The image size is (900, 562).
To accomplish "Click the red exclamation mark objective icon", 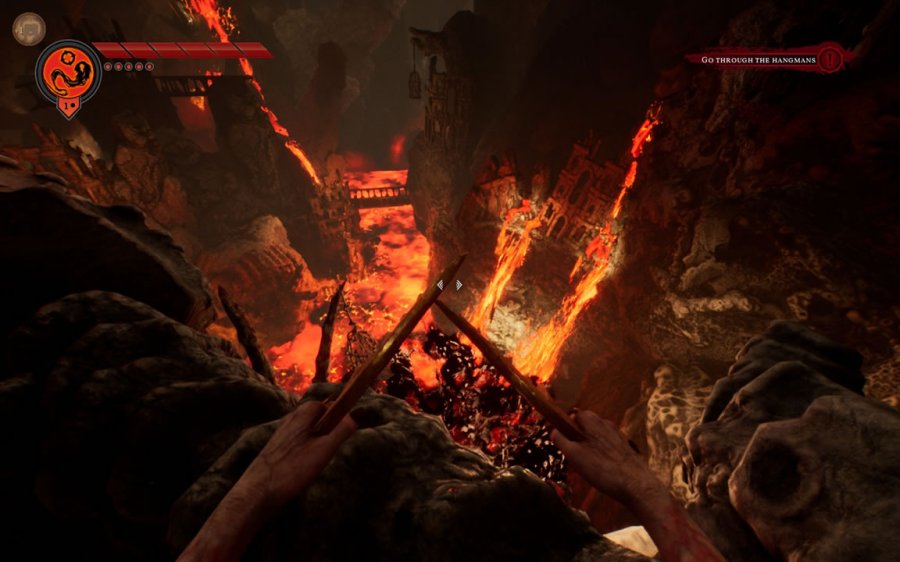I will [x=829, y=58].
